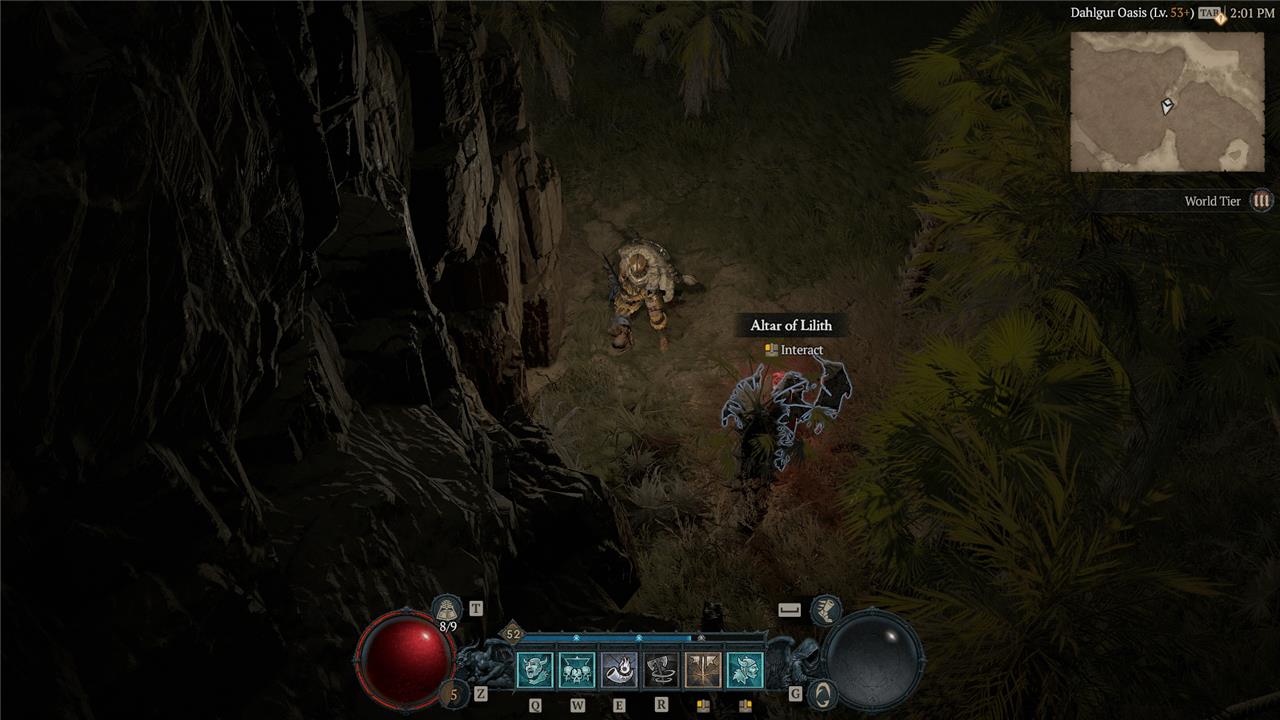
Task: Trigger the whirling axe skill
Action: pos(661,670)
